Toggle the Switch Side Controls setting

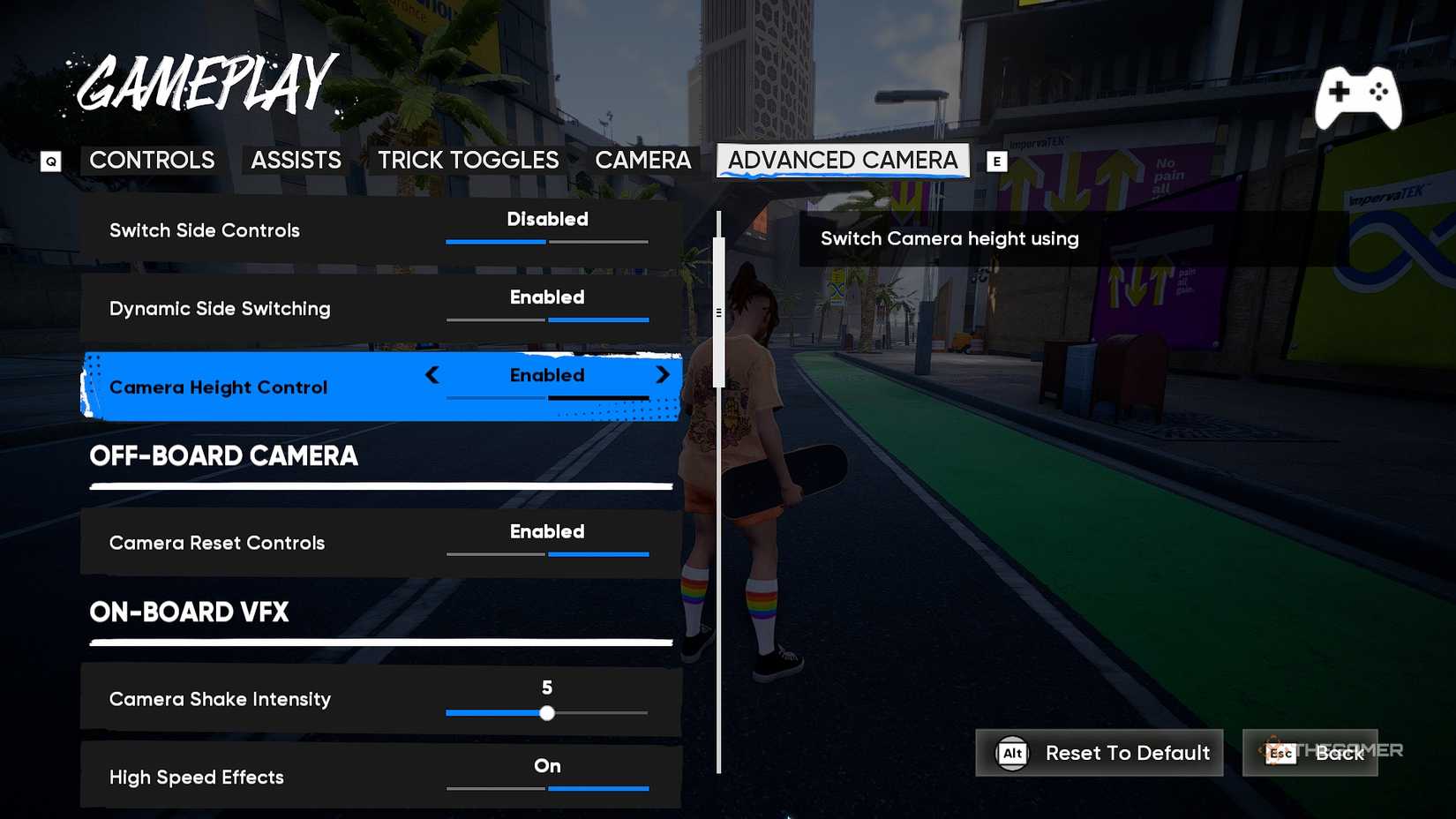547,229
